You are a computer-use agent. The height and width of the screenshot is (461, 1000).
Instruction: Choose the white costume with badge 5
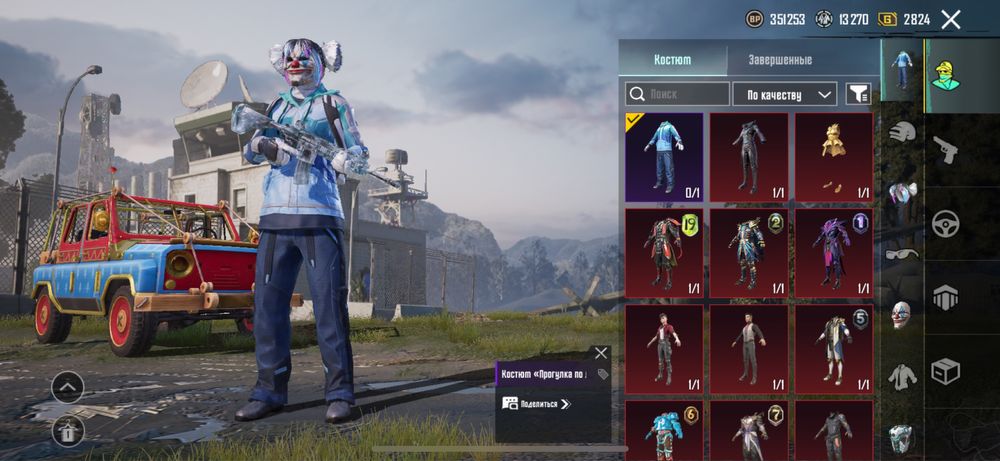click(833, 348)
